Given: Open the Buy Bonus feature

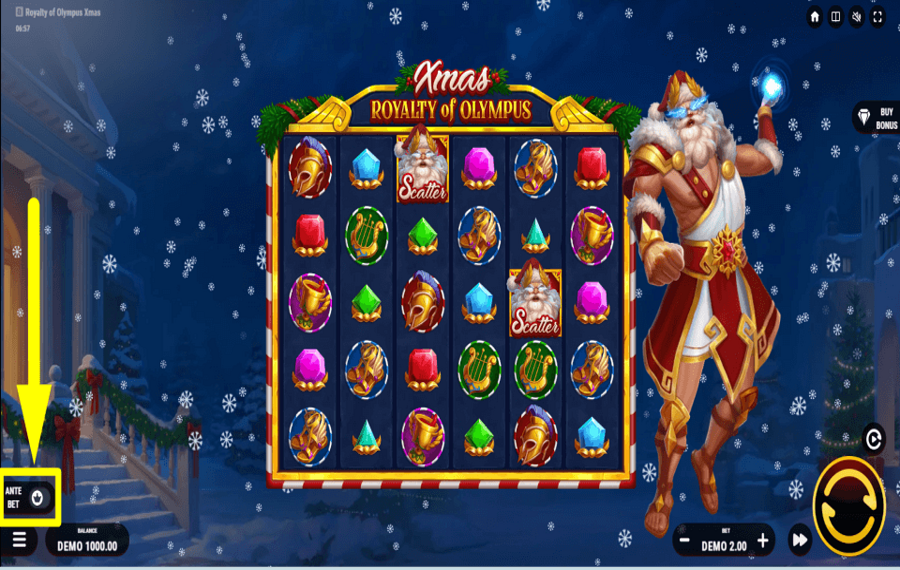Looking at the screenshot, I should [876, 118].
